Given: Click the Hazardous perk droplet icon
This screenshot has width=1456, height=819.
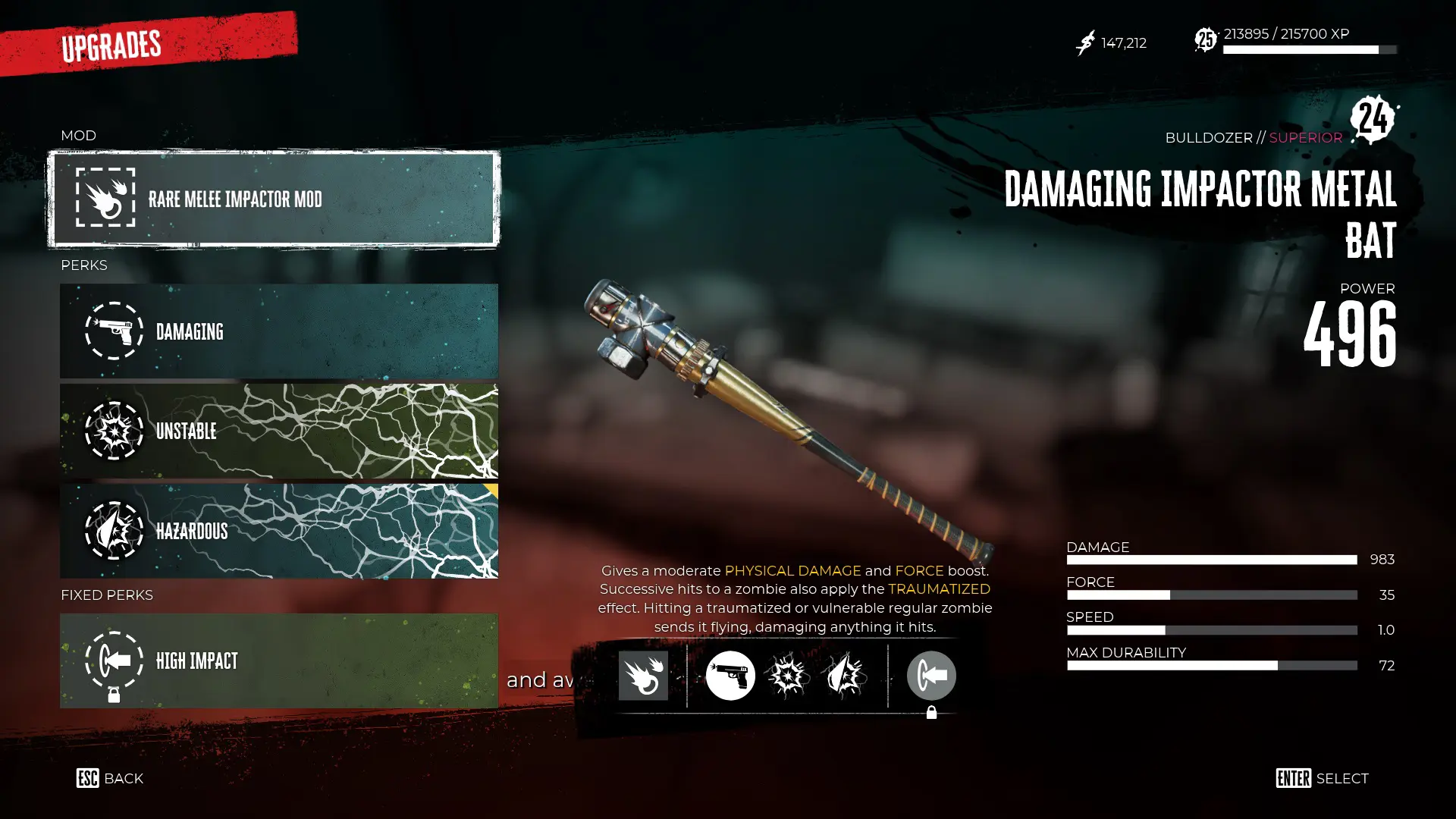Looking at the screenshot, I should point(114,532).
